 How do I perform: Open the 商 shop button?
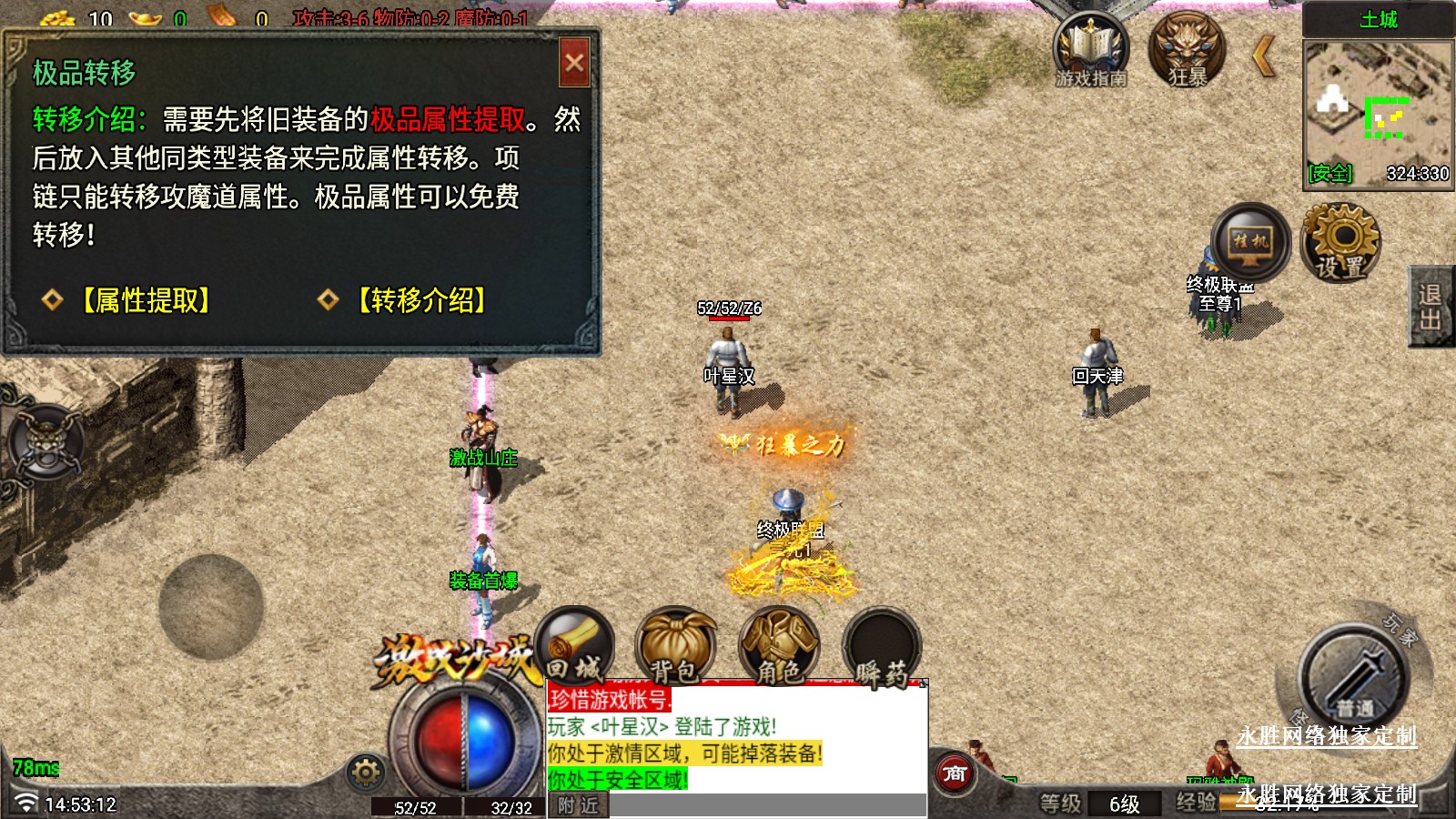tap(955, 774)
